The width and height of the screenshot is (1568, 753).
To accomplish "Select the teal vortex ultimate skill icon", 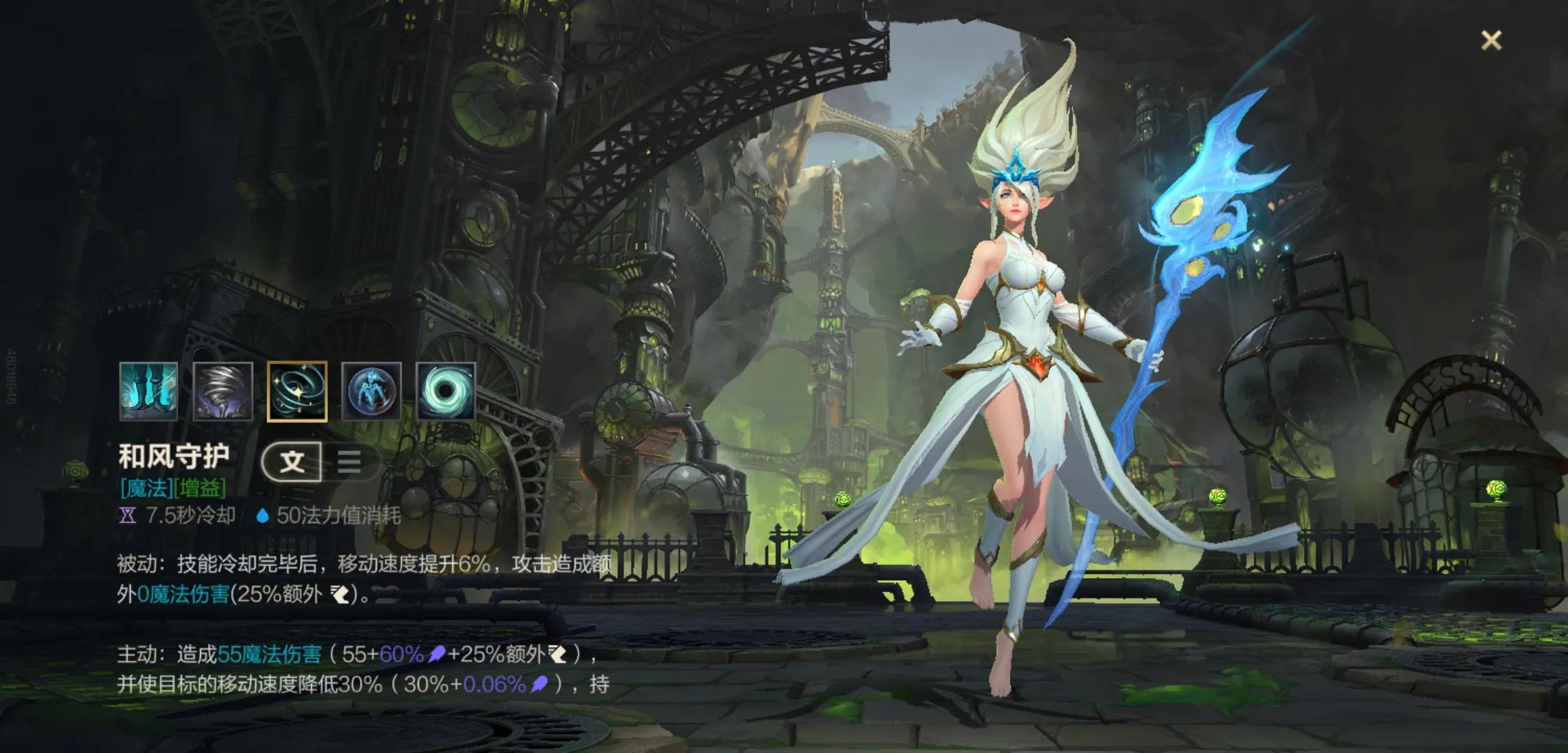I will pyautogui.click(x=446, y=391).
